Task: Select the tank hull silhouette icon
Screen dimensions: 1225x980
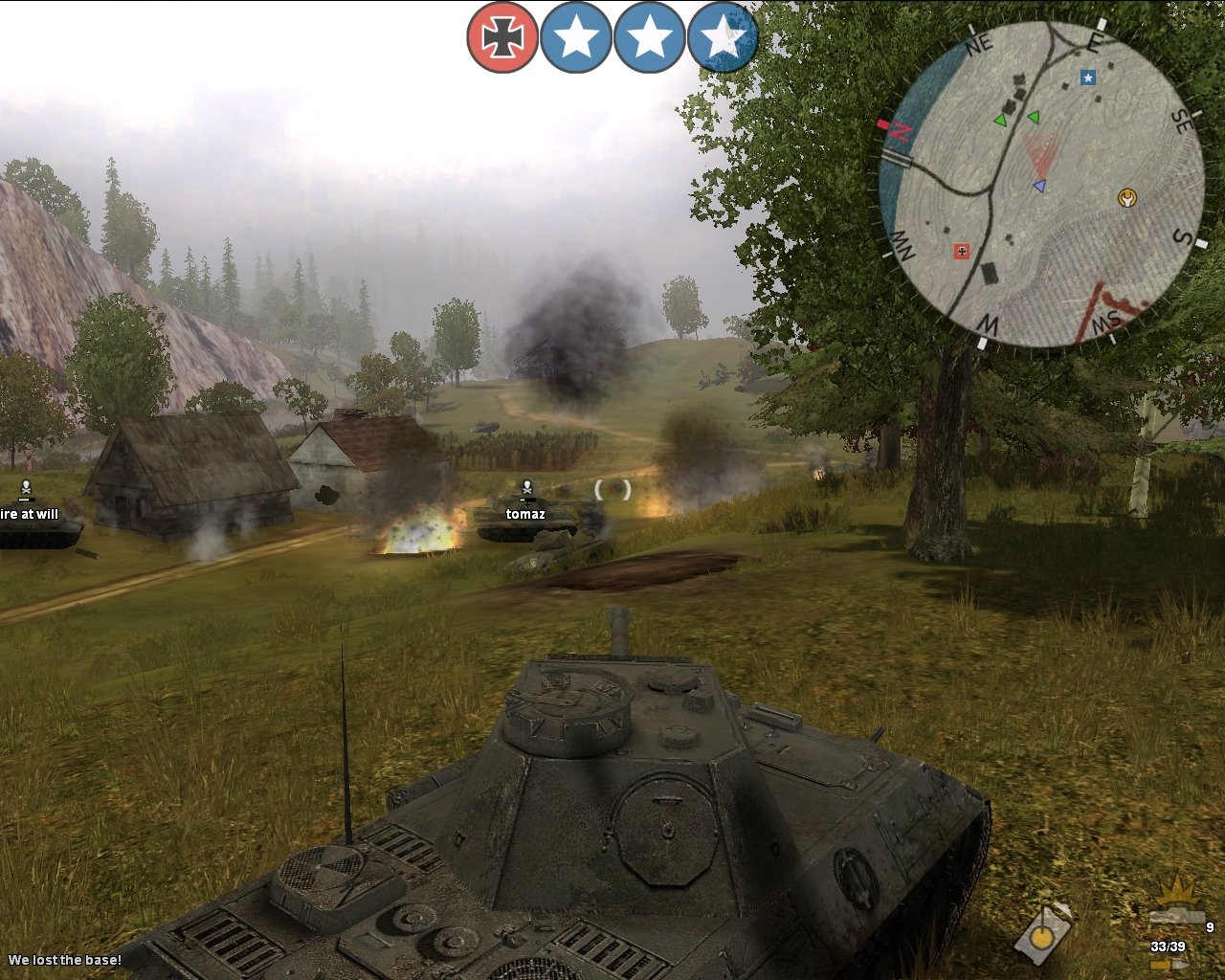Action: click(x=1175, y=917)
